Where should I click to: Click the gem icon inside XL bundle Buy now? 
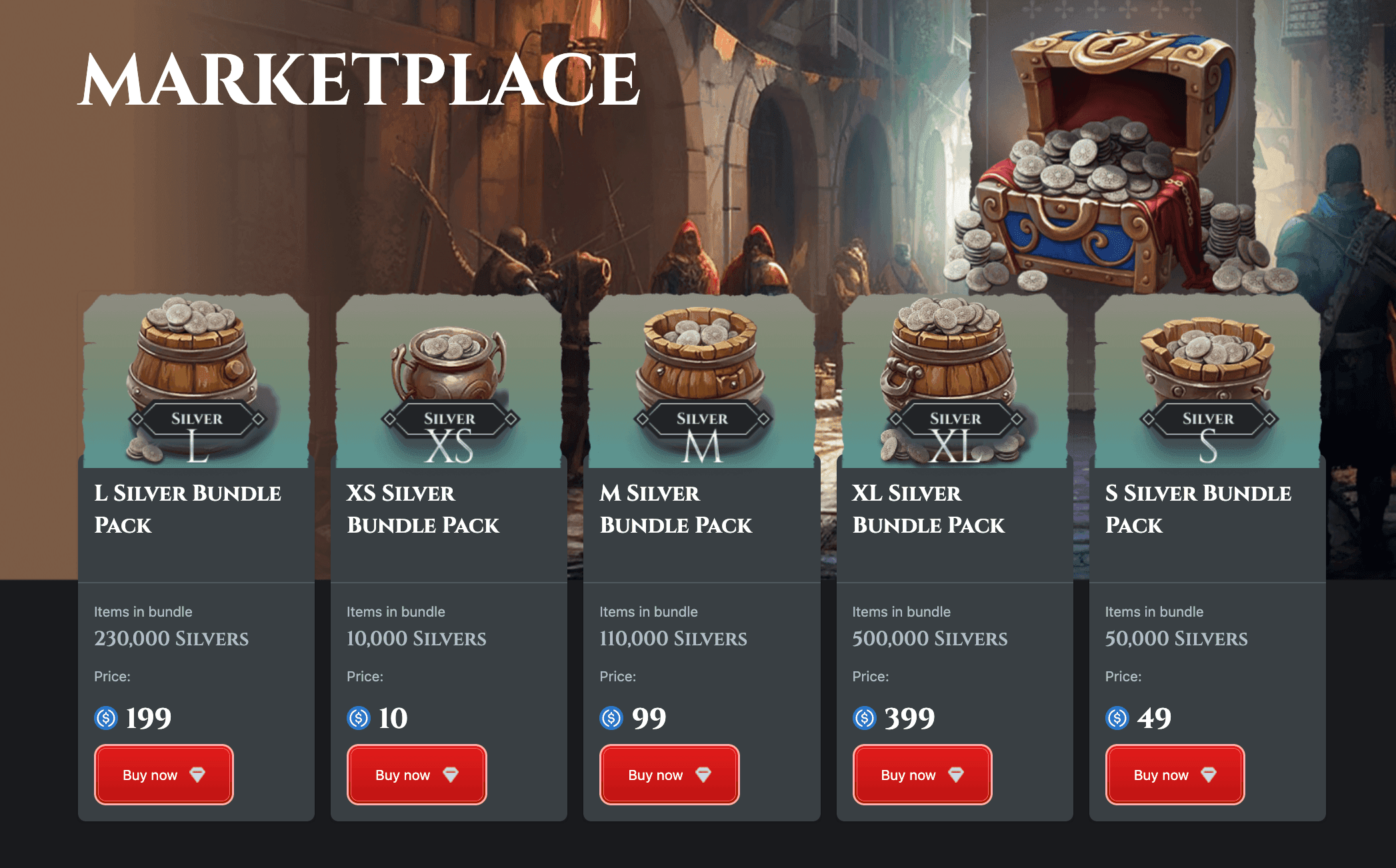(x=957, y=775)
